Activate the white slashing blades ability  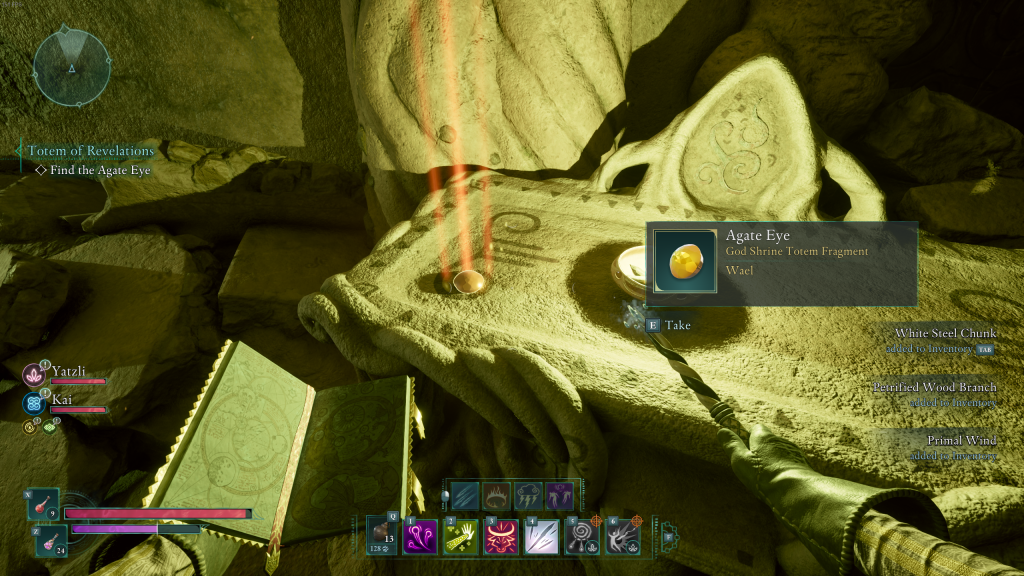(541, 536)
